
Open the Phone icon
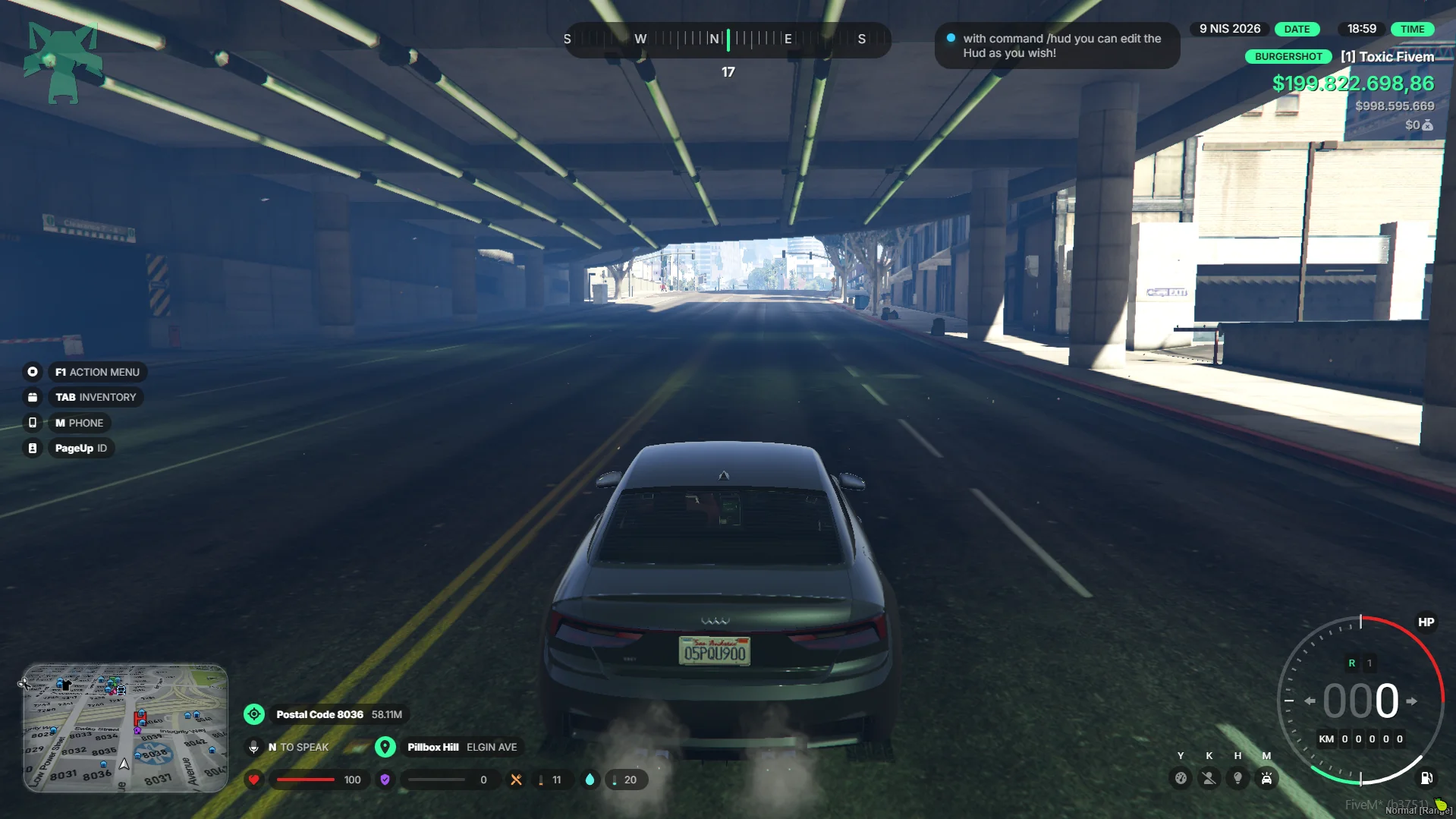[33, 423]
